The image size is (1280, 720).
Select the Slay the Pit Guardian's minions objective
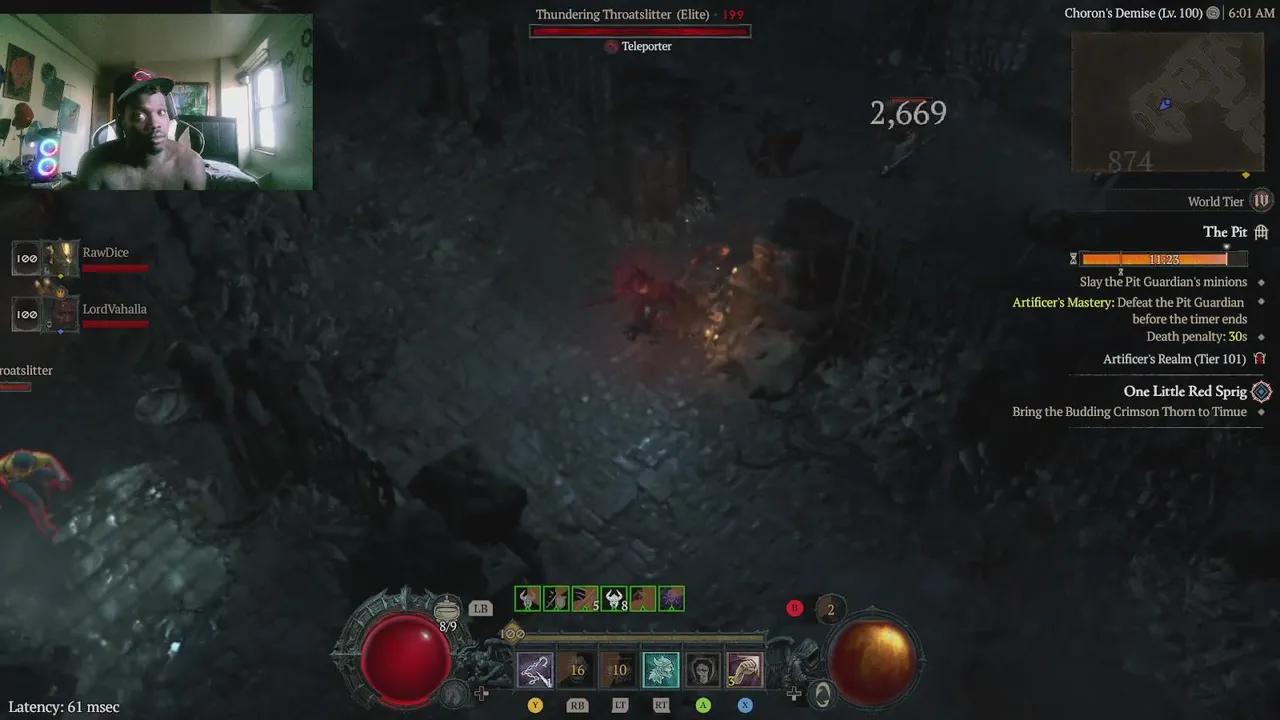pyautogui.click(x=1163, y=281)
